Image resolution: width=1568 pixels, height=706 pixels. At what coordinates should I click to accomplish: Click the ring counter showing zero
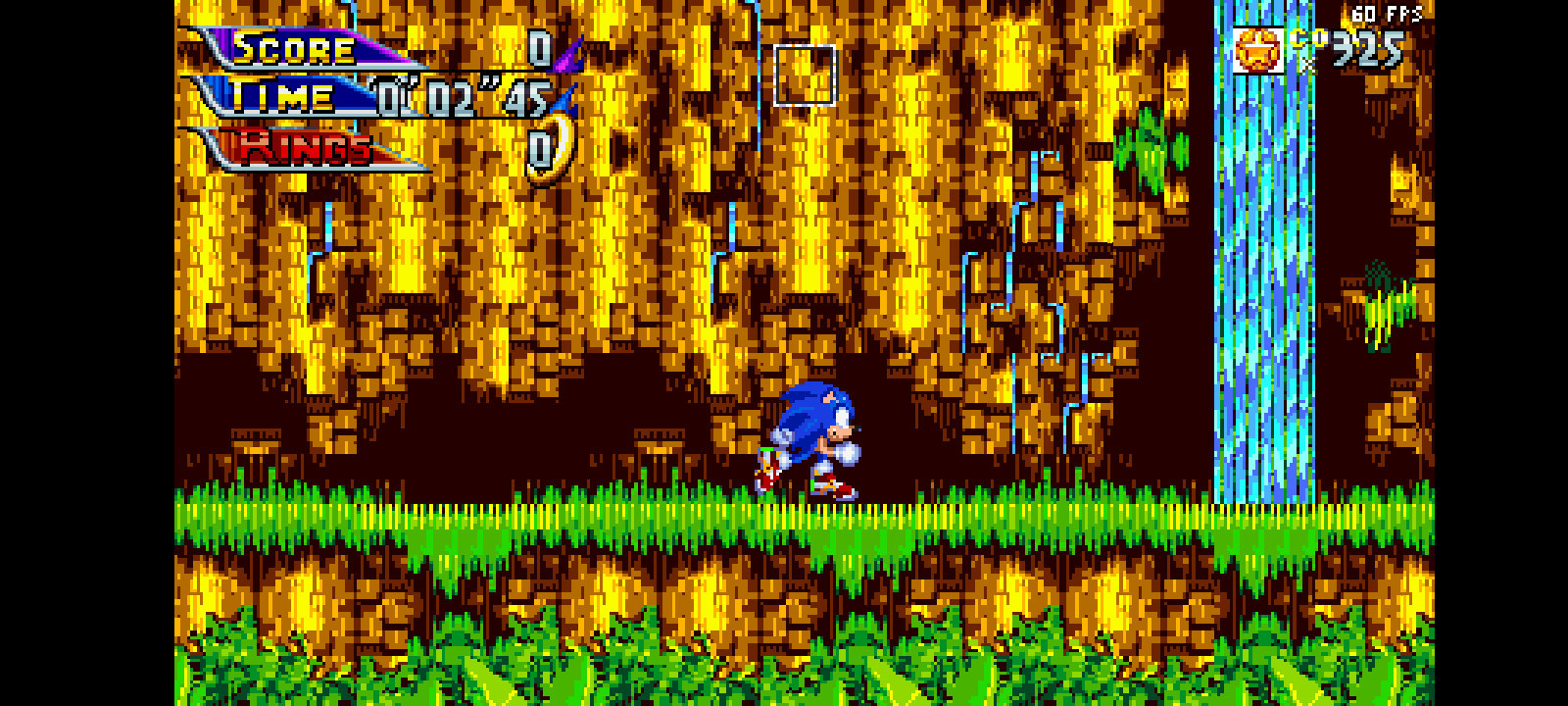coord(538,149)
